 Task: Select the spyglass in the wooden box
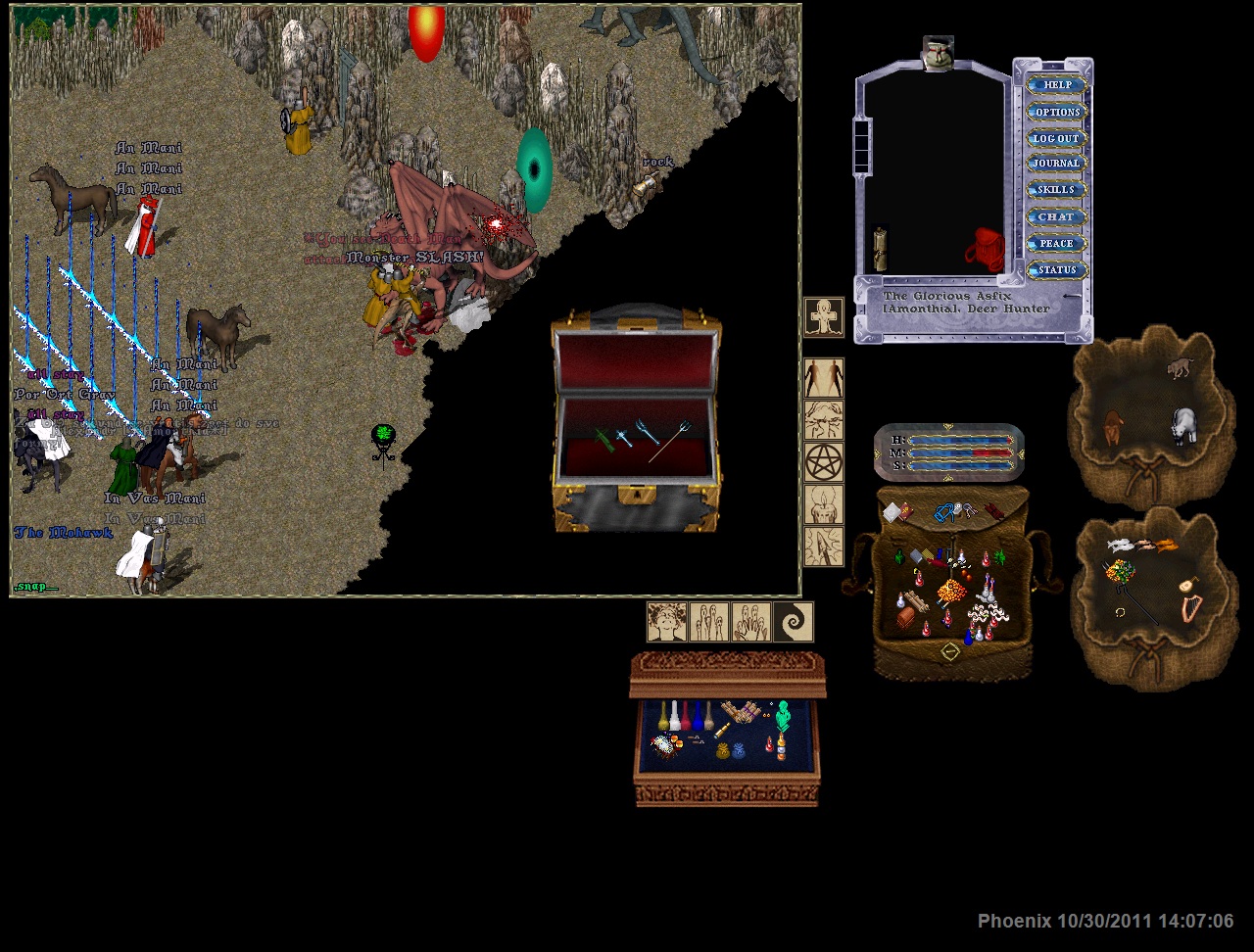click(723, 730)
